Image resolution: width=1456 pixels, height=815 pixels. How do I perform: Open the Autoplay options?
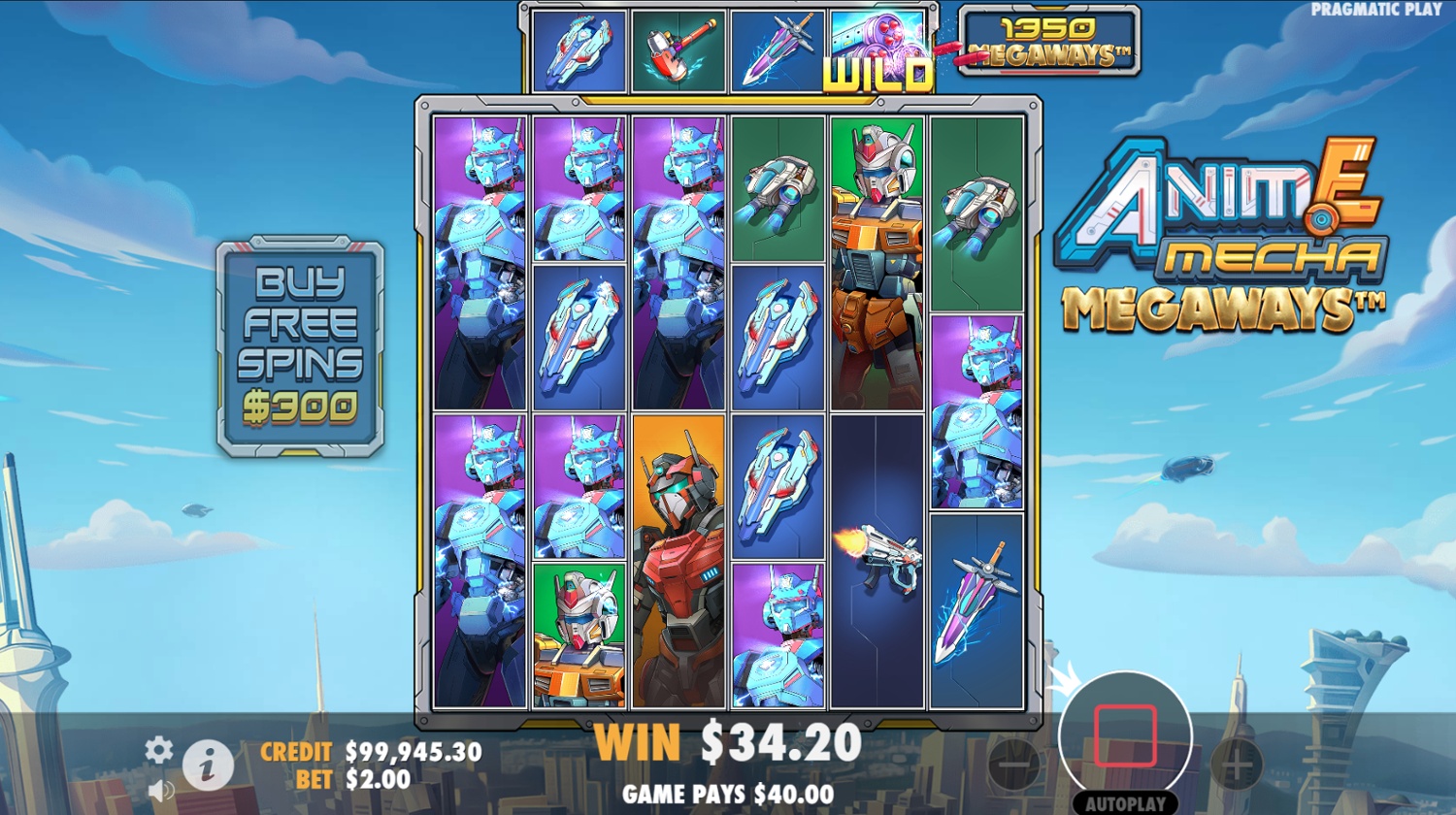[x=1125, y=804]
